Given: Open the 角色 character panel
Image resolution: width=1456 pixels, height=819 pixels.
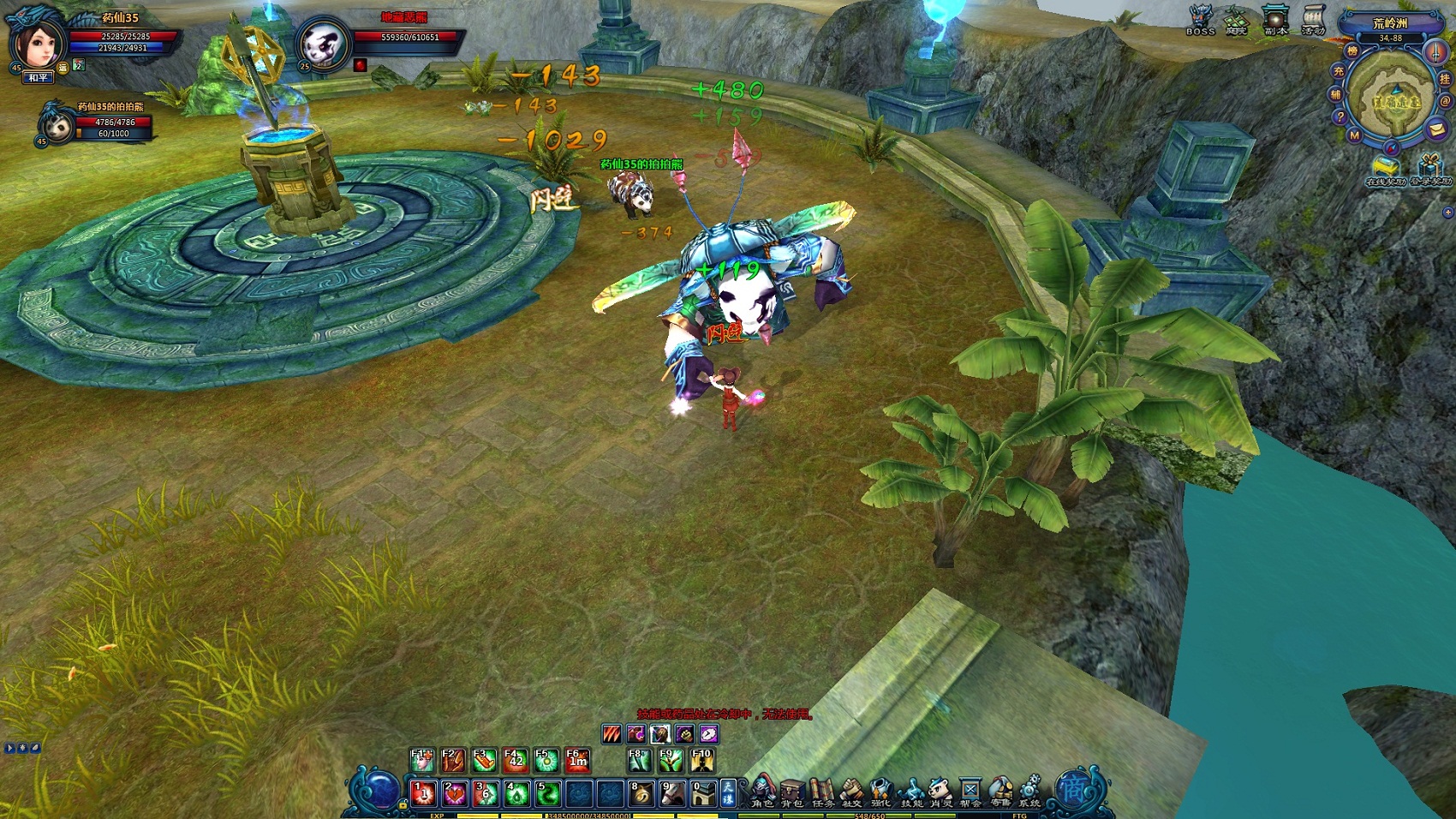Looking at the screenshot, I should (x=762, y=790).
